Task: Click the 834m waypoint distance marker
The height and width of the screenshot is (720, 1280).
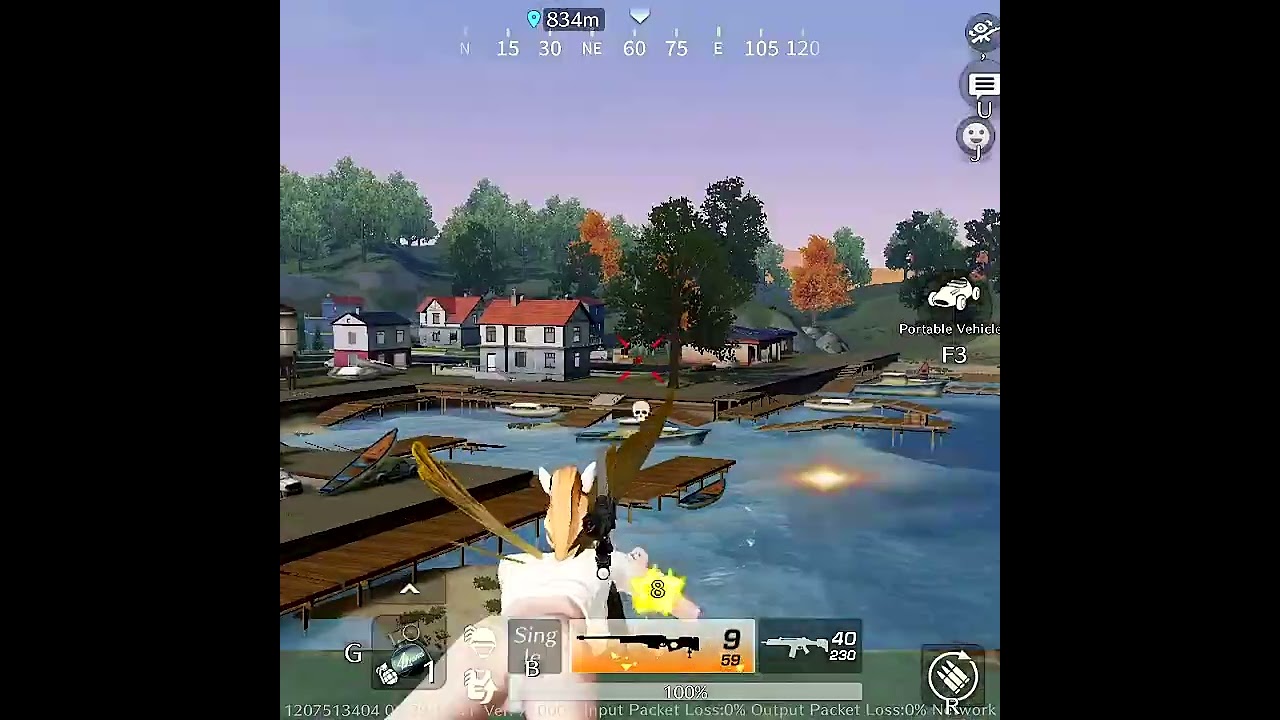Action: click(564, 20)
